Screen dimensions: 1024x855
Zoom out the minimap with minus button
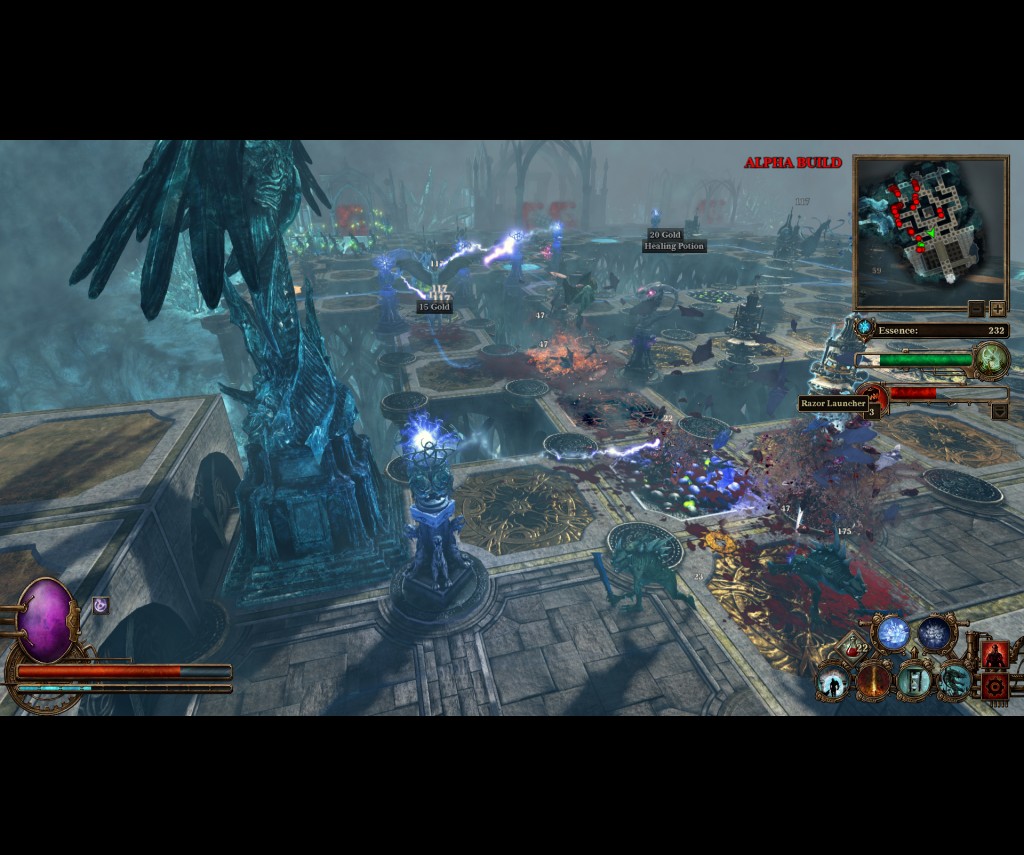(x=977, y=308)
